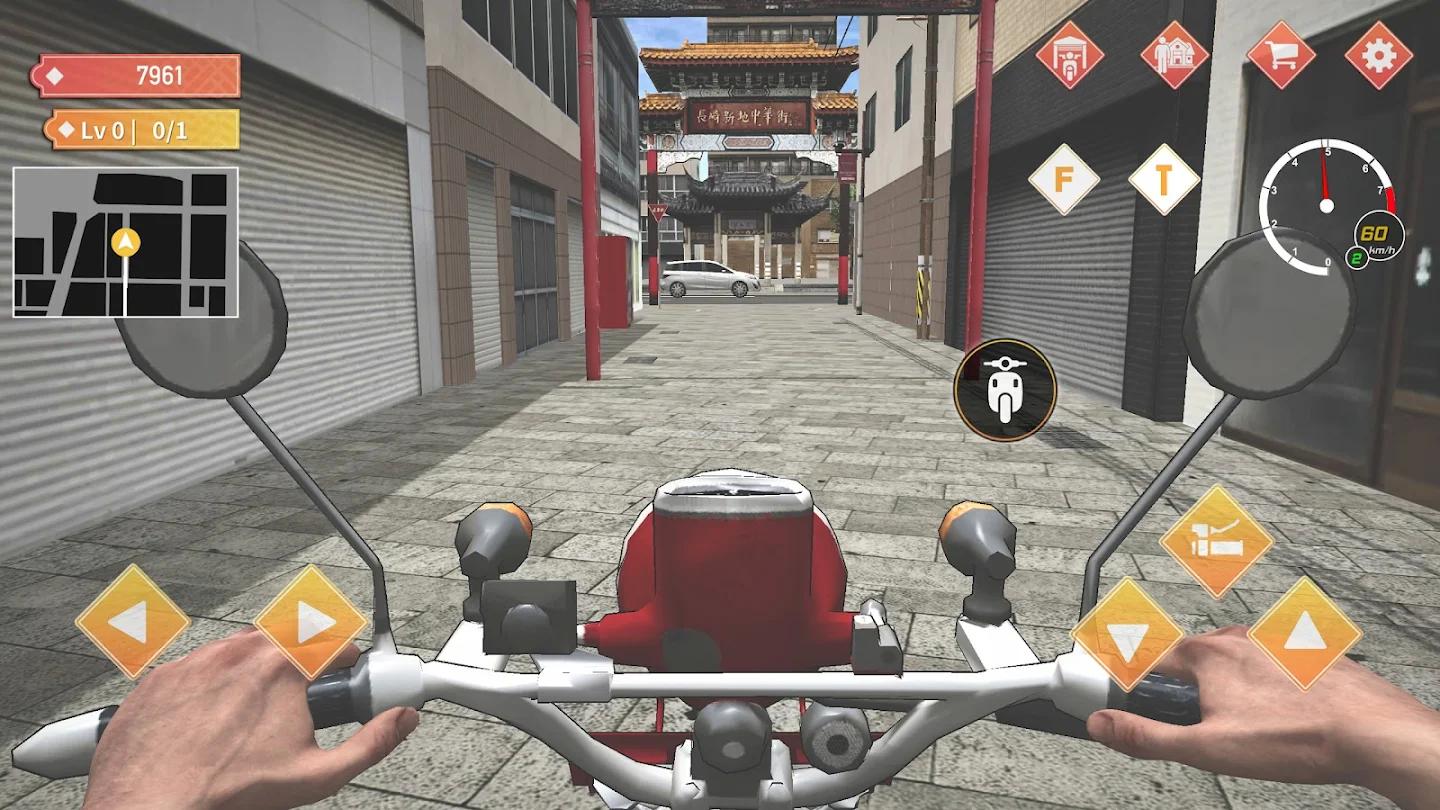Tap the circular scooter icon
Image resolution: width=1440 pixels, height=810 pixels.
[x=1007, y=388]
